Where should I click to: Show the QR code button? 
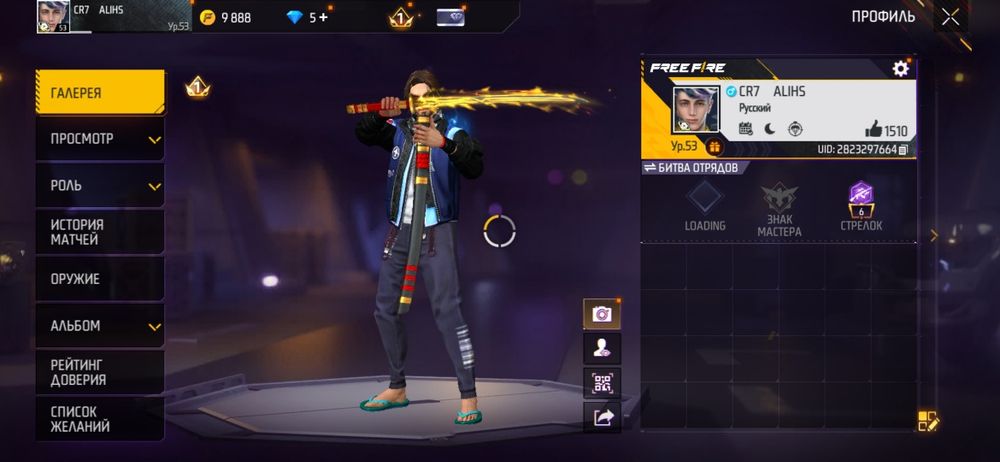[602, 383]
